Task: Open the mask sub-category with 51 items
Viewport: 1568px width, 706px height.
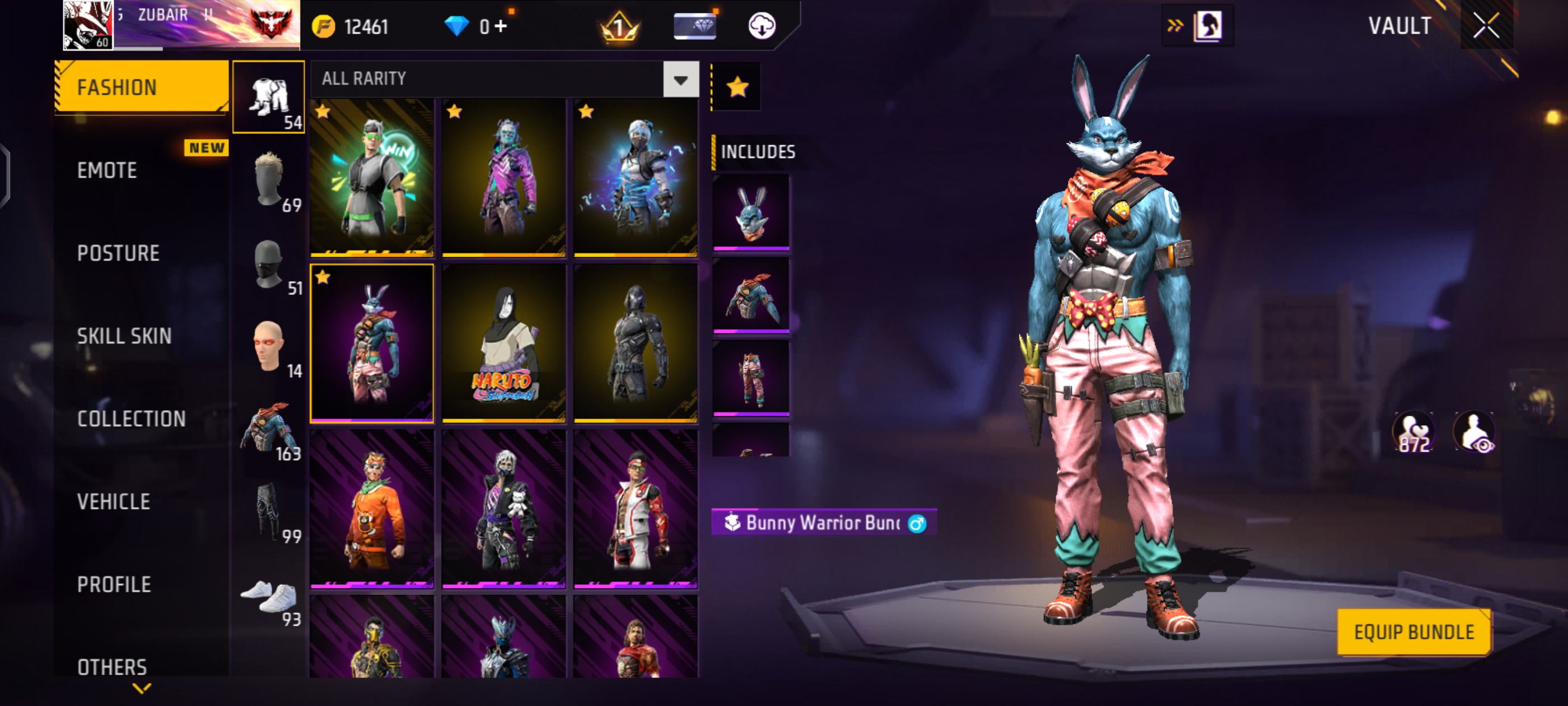Action: (x=269, y=265)
